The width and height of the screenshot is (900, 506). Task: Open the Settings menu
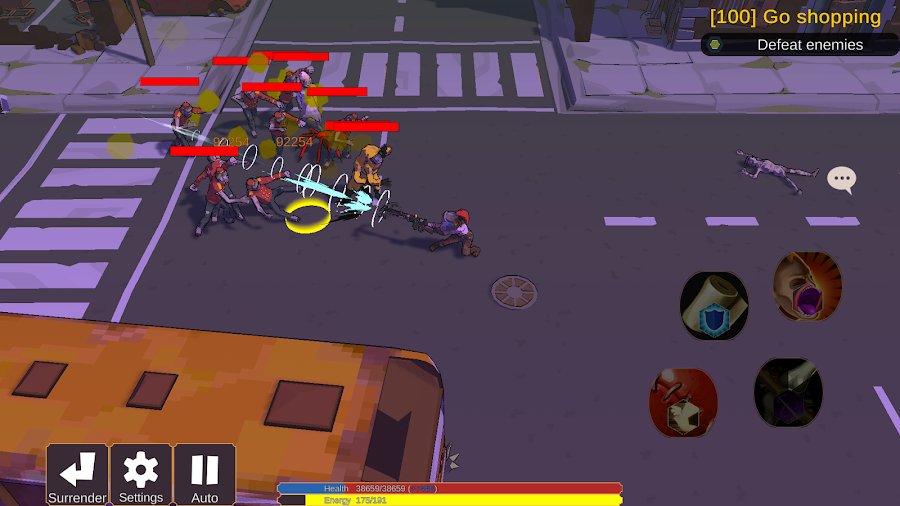point(141,474)
